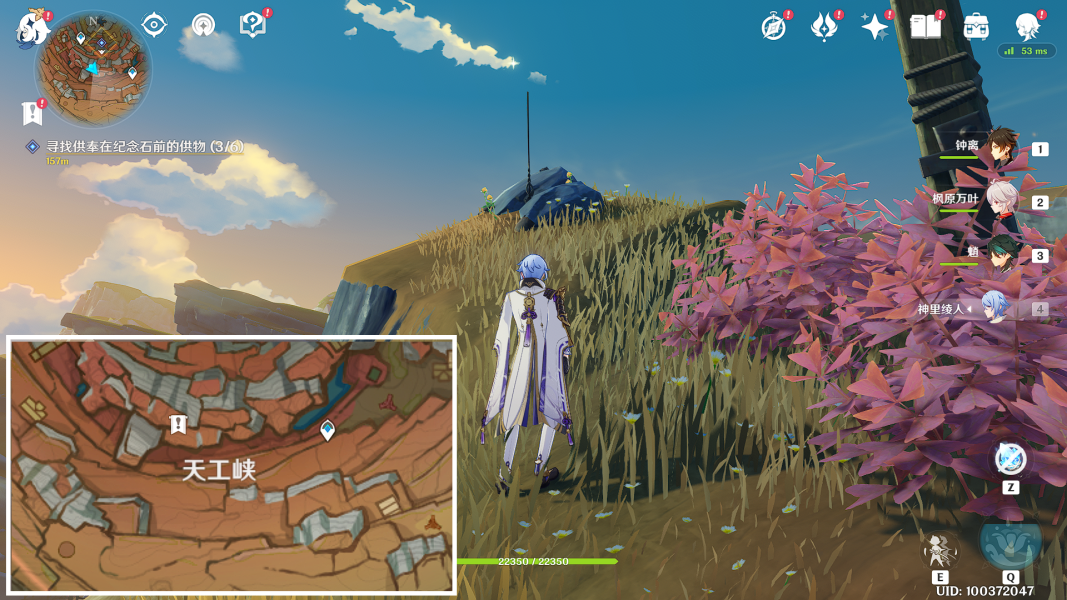Open the winged battle pass icon
1067x600 pixels.
click(824, 27)
